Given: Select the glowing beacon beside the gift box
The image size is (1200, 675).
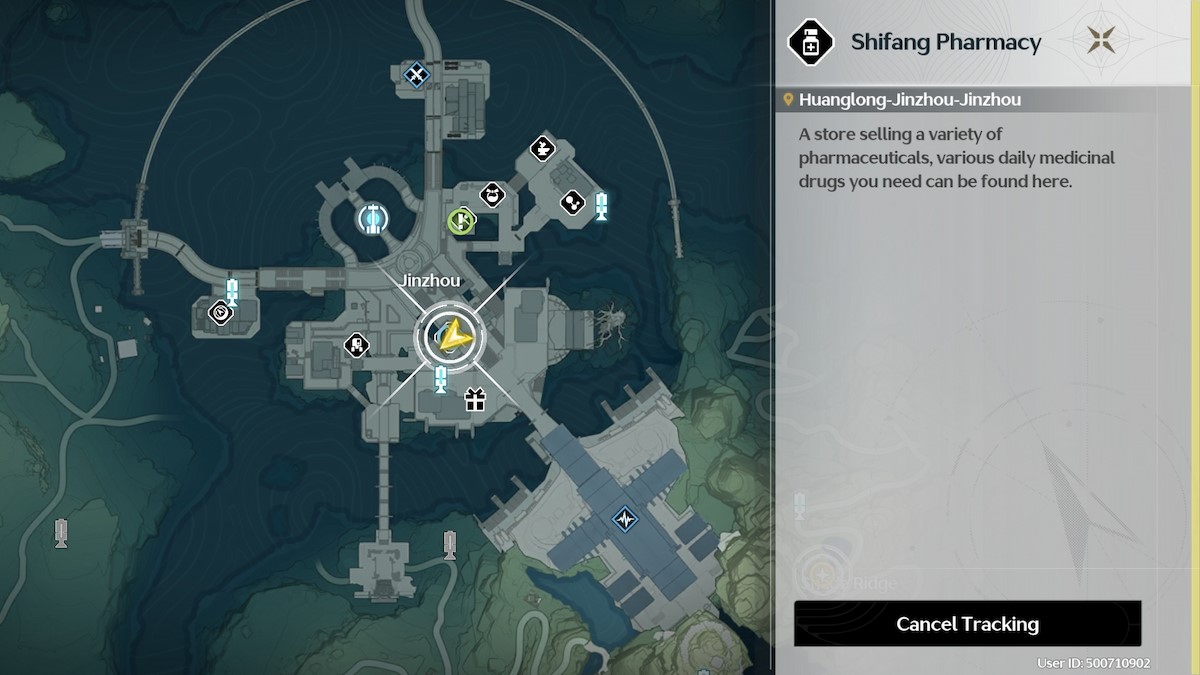Looking at the screenshot, I should [440, 380].
